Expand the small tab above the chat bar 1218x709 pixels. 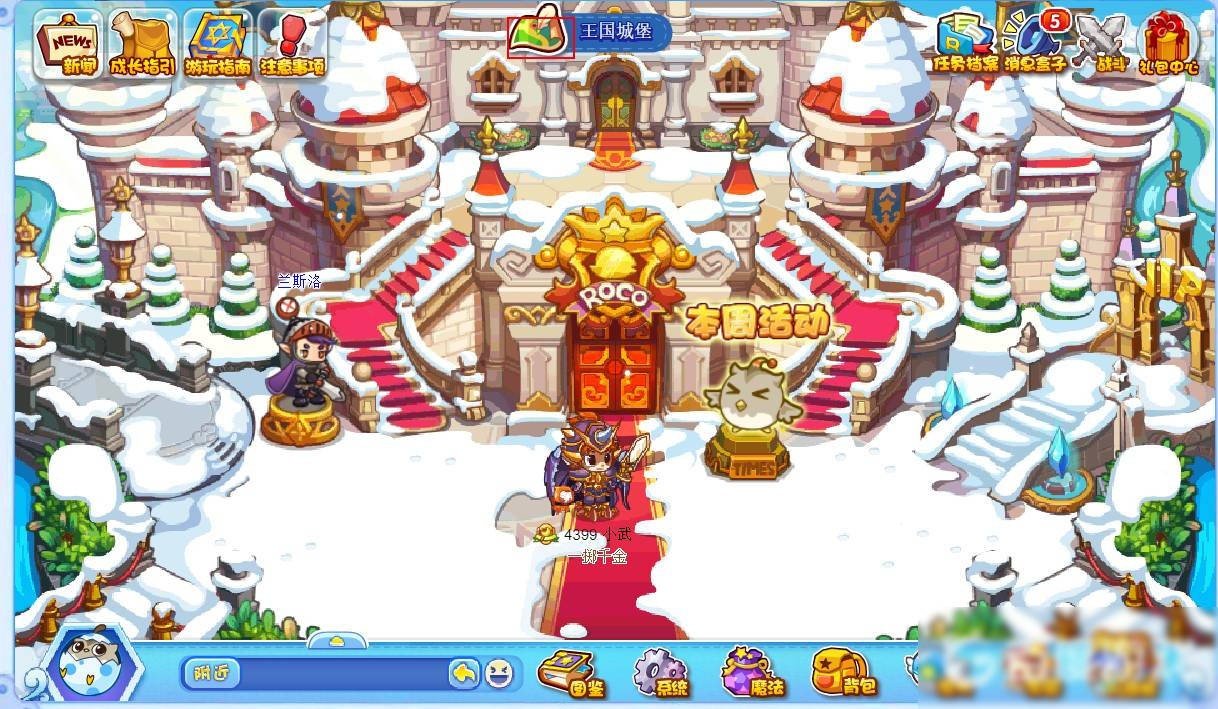pyautogui.click(x=337, y=640)
